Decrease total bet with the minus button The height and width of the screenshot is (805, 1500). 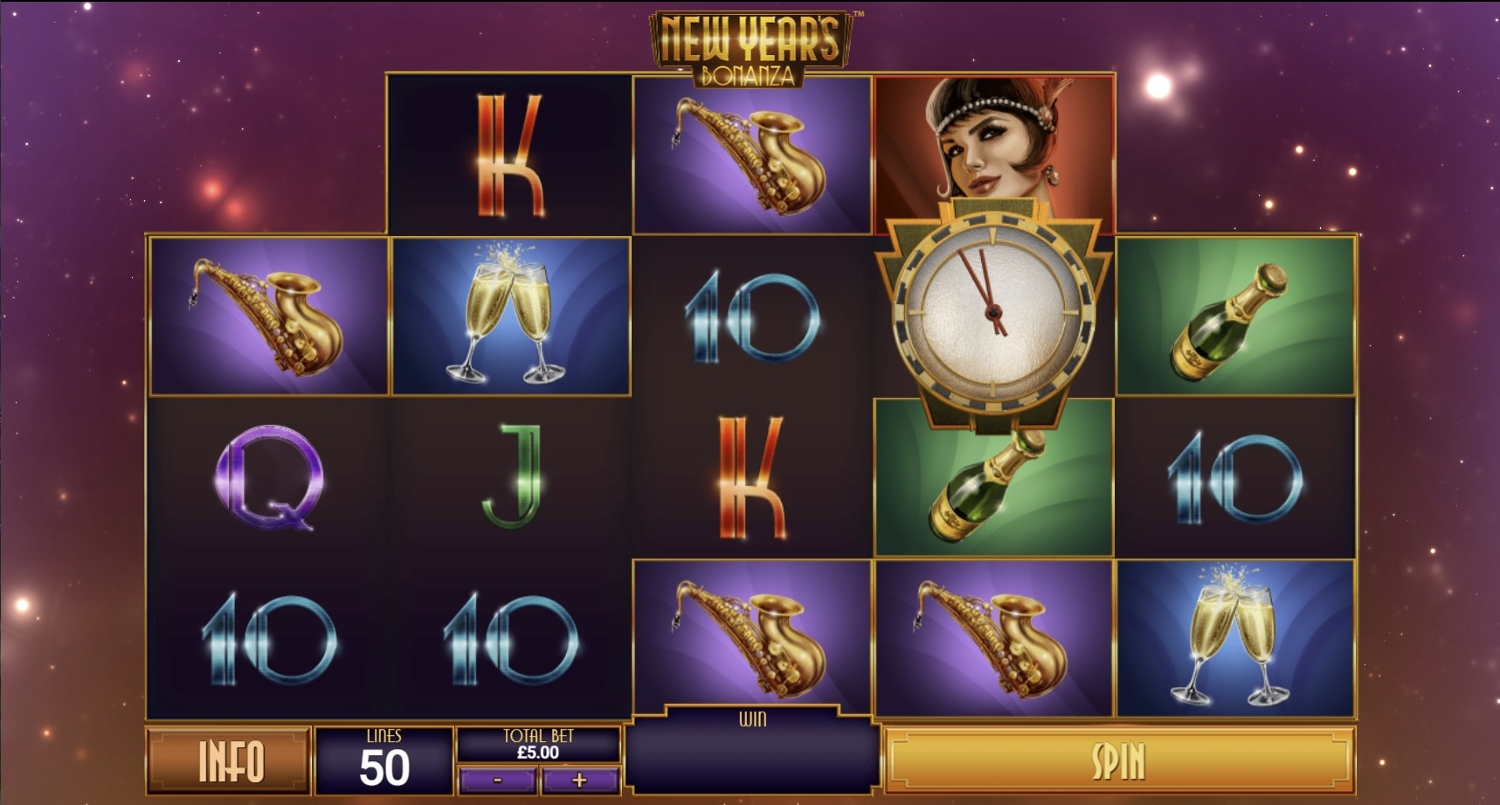pyautogui.click(x=497, y=780)
